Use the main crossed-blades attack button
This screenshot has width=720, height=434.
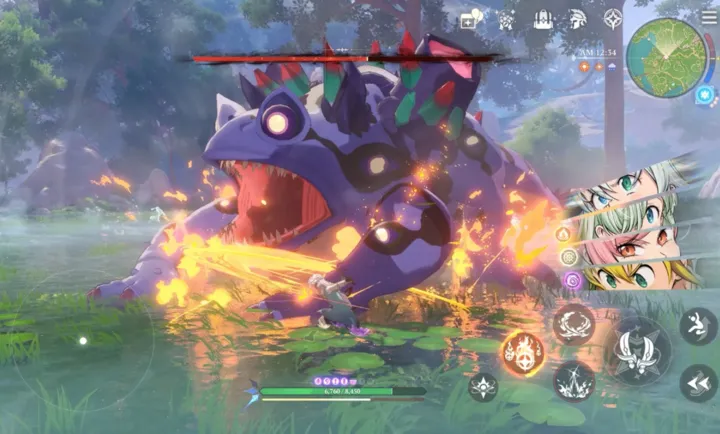(x=640, y=351)
